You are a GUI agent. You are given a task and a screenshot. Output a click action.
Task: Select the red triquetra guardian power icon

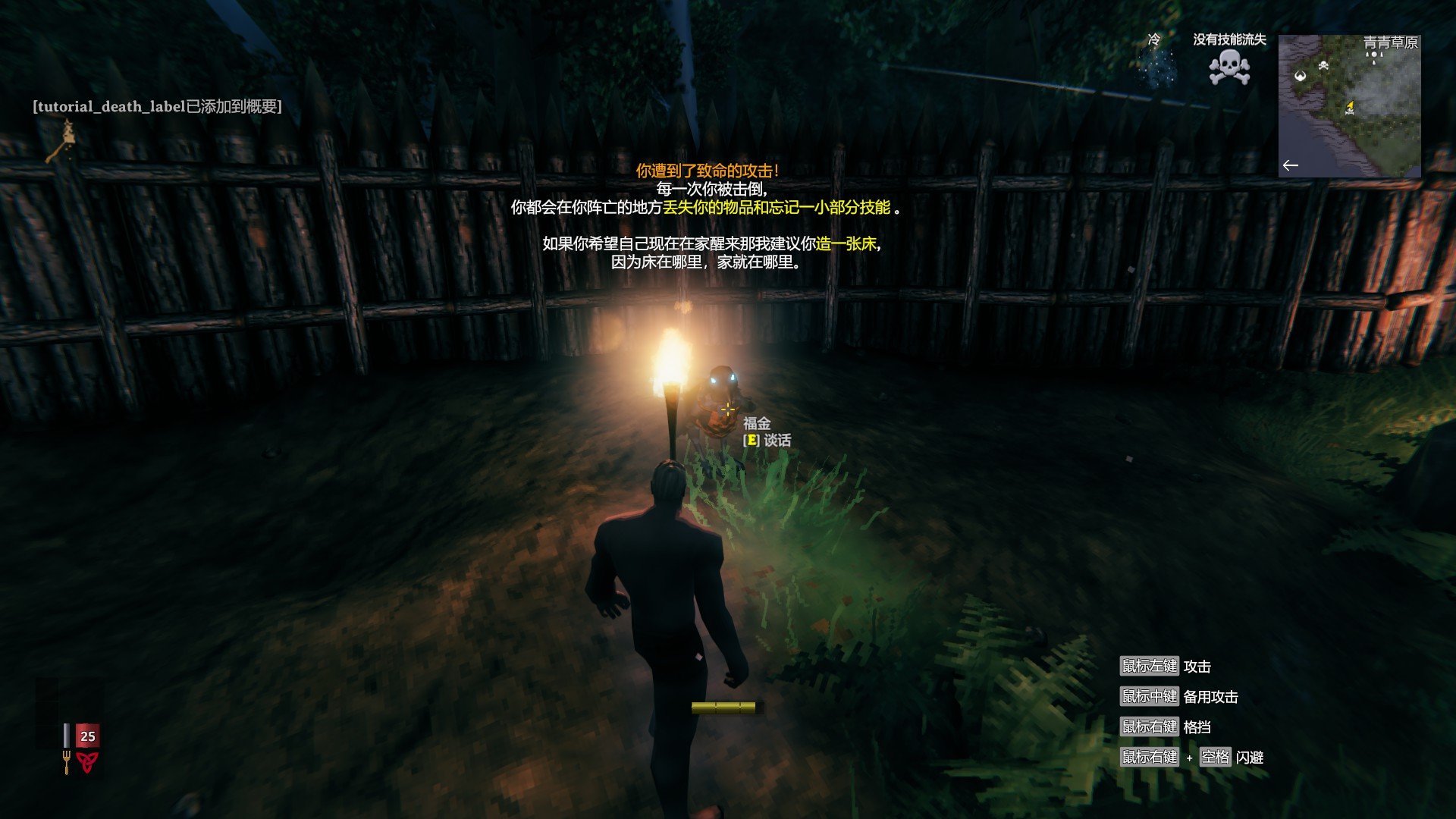87,761
